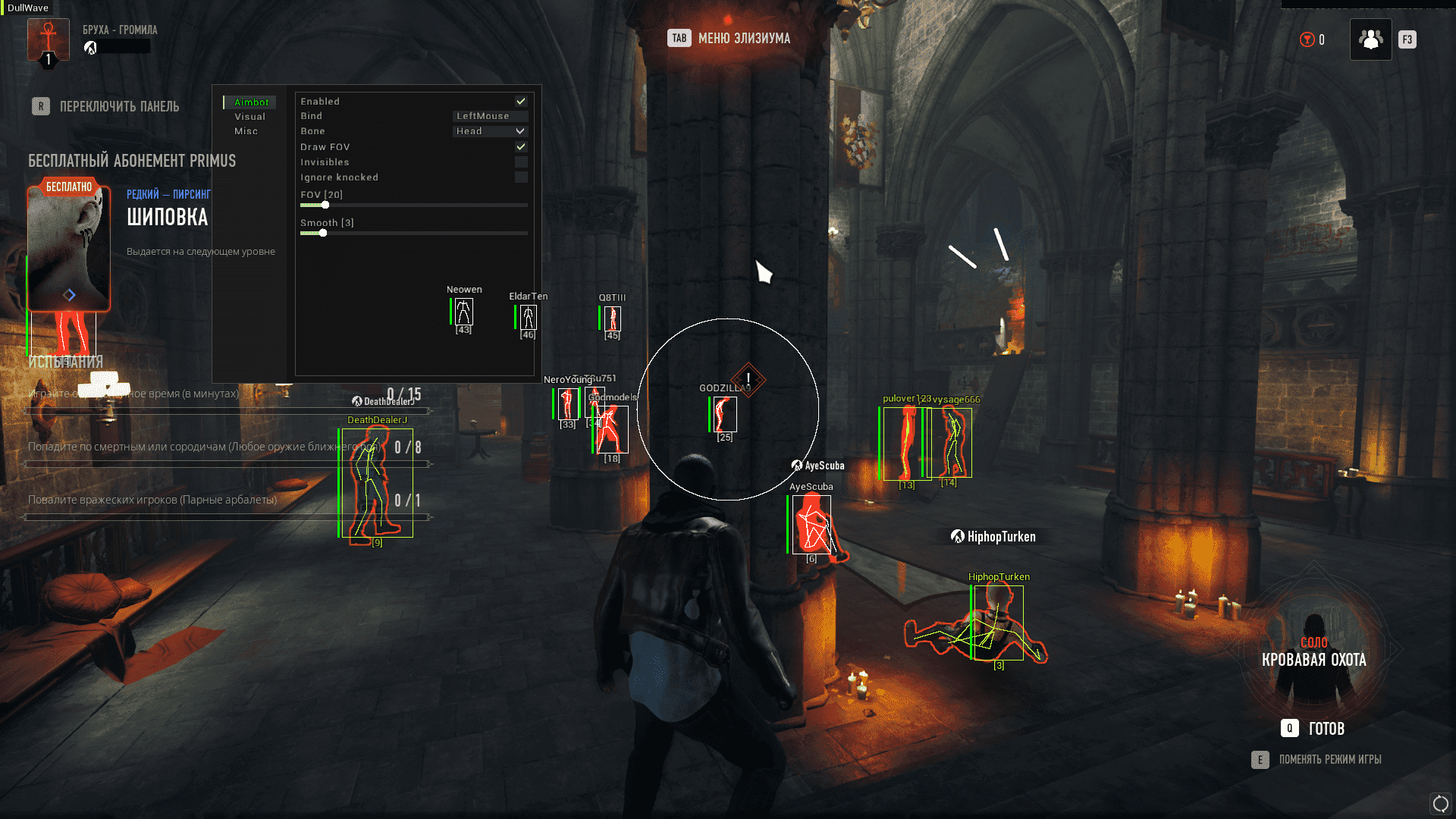This screenshot has height=819, width=1456.
Task: Open the Misc tab
Action: 246,131
